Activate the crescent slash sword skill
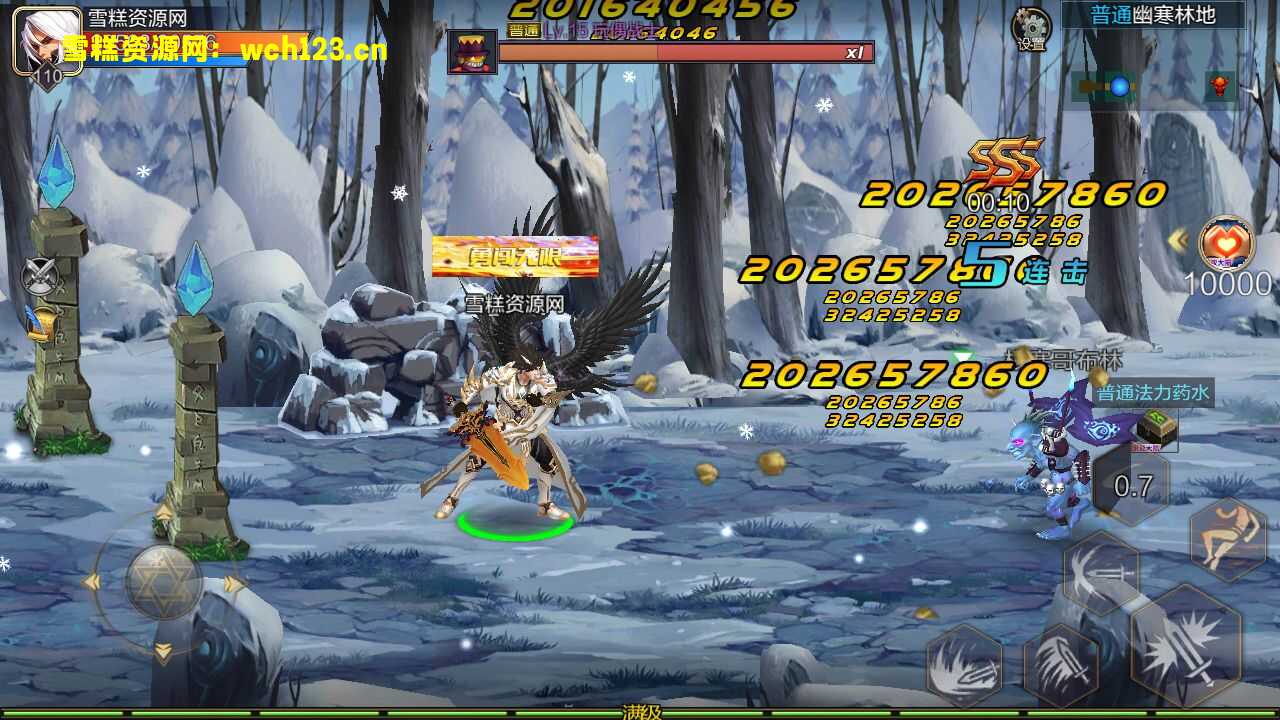 pyautogui.click(x=1101, y=574)
